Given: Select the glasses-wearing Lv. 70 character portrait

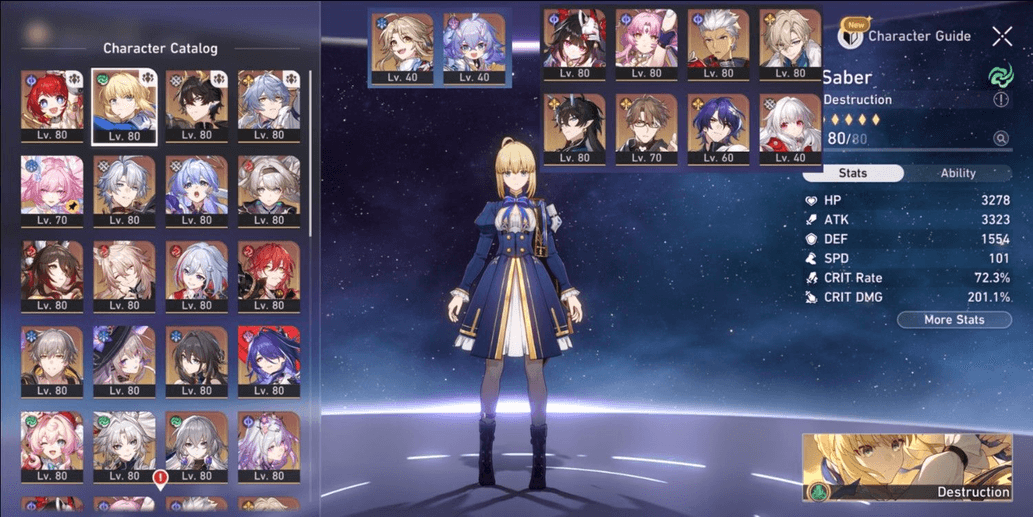Looking at the screenshot, I should [646, 130].
